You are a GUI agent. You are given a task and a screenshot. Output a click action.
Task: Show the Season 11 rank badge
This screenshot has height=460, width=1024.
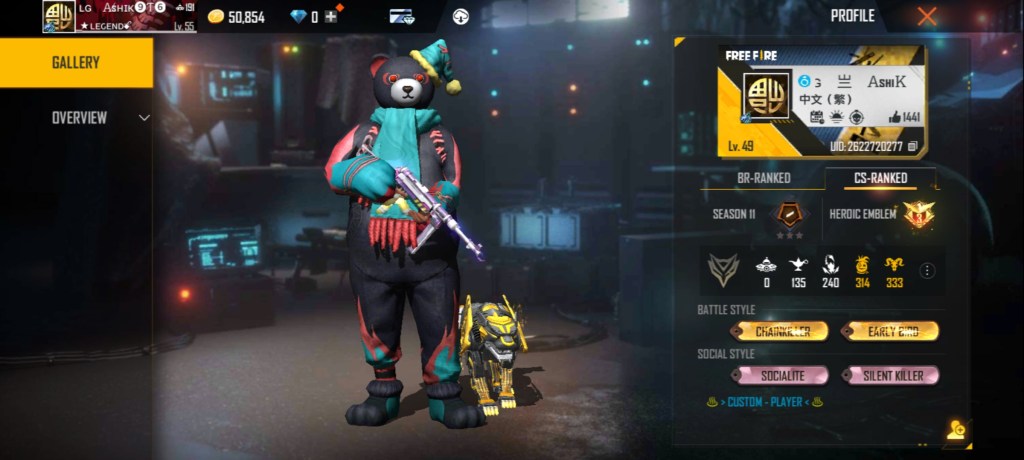[790, 214]
